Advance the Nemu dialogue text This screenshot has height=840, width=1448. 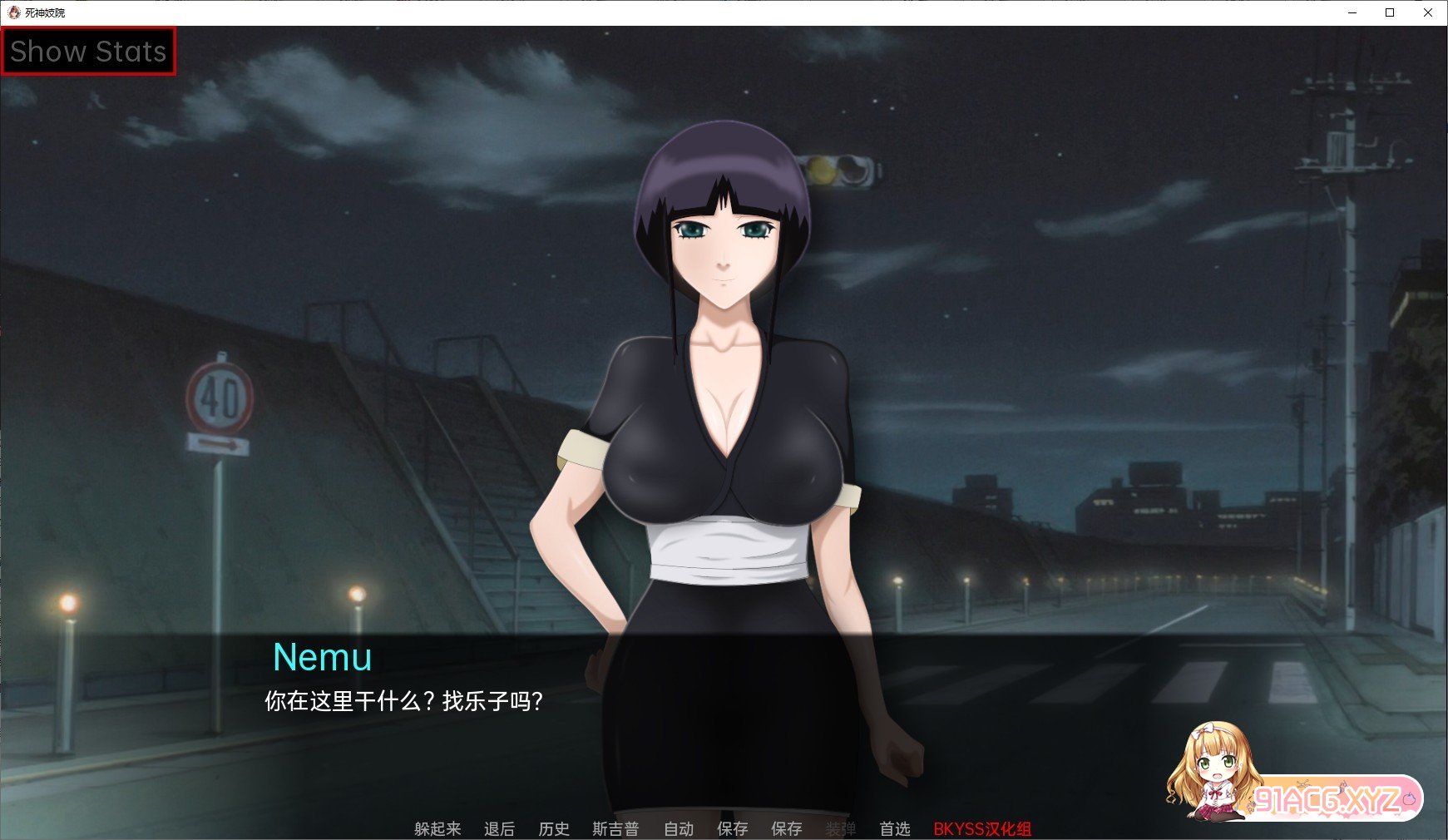coord(403,701)
